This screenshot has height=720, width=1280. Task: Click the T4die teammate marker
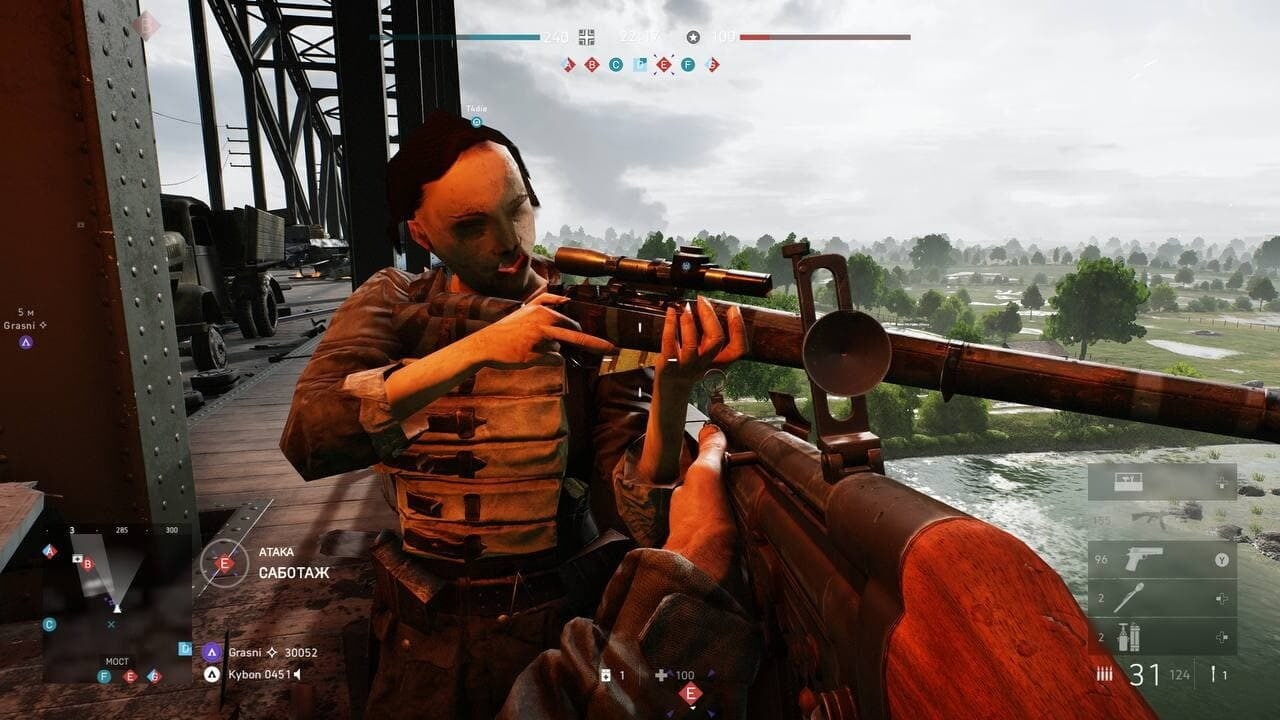[477, 122]
